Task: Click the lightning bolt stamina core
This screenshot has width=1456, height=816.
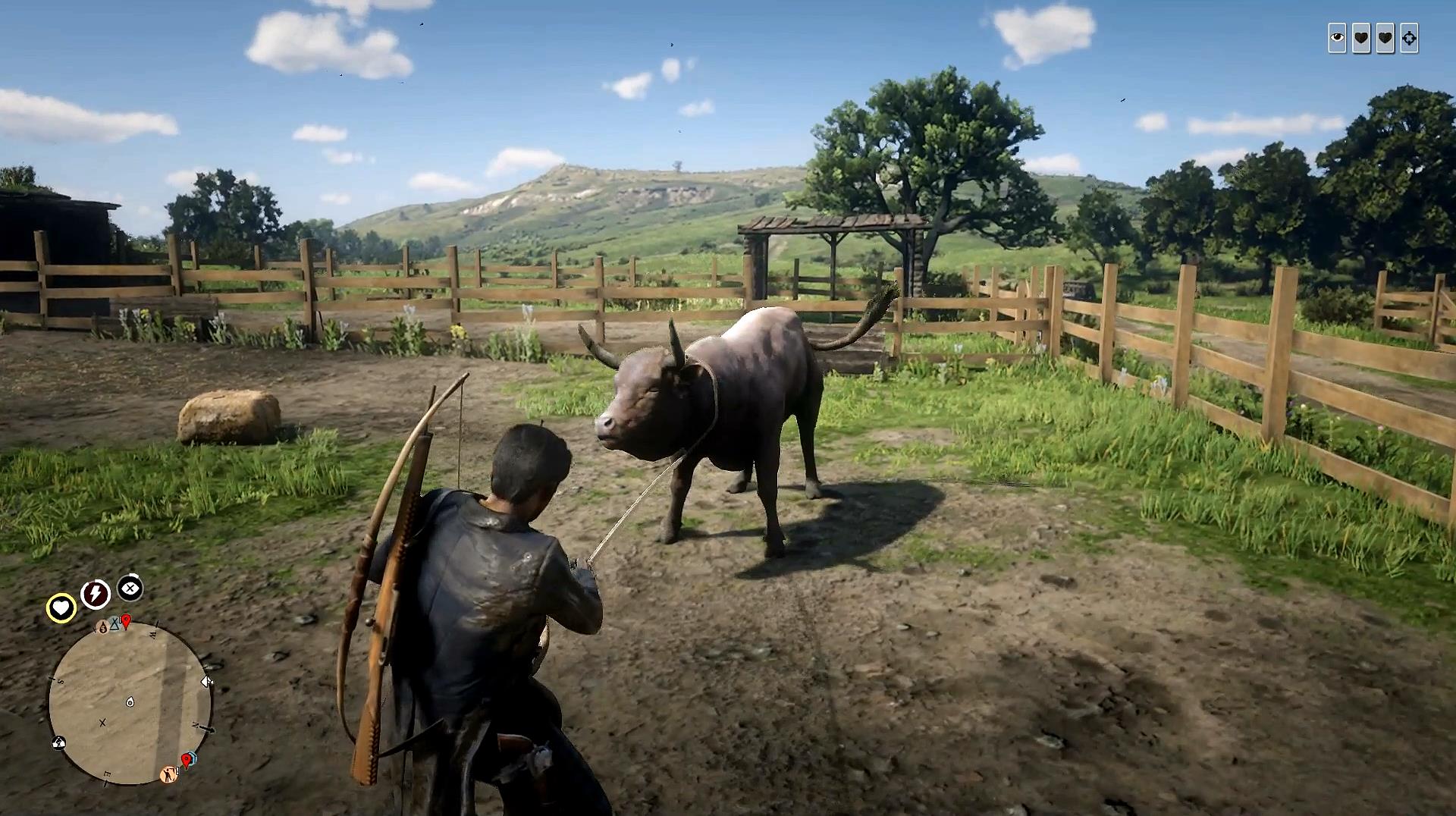Action: coord(96,594)
